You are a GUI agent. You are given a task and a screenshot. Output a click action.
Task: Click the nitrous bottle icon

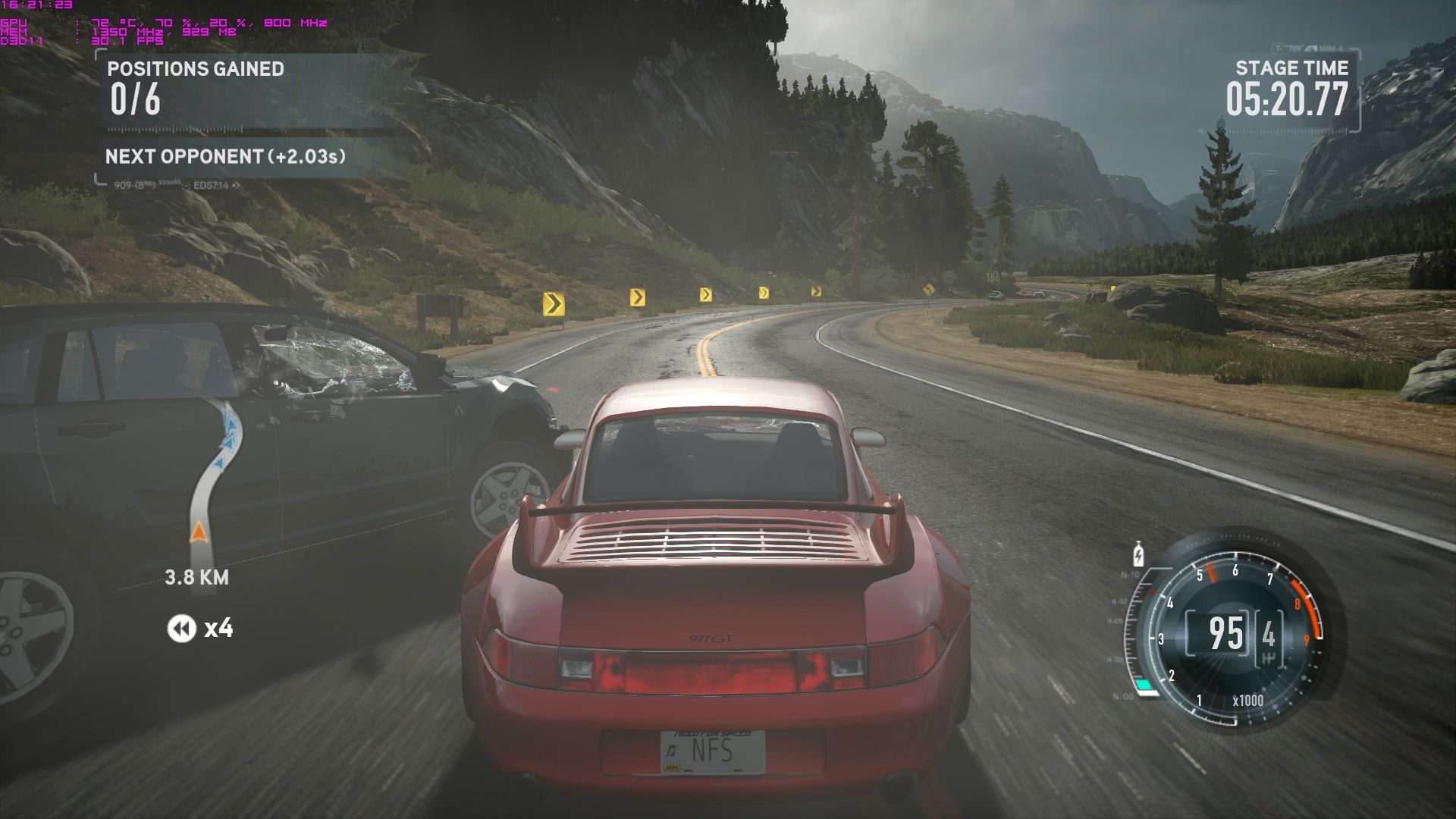click(1137, 554)
